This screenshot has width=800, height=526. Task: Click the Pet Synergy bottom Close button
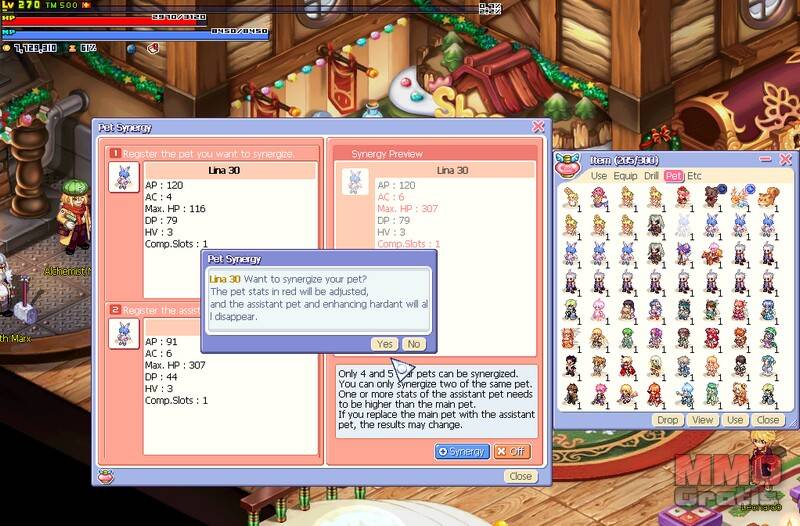tap(520, 476)
